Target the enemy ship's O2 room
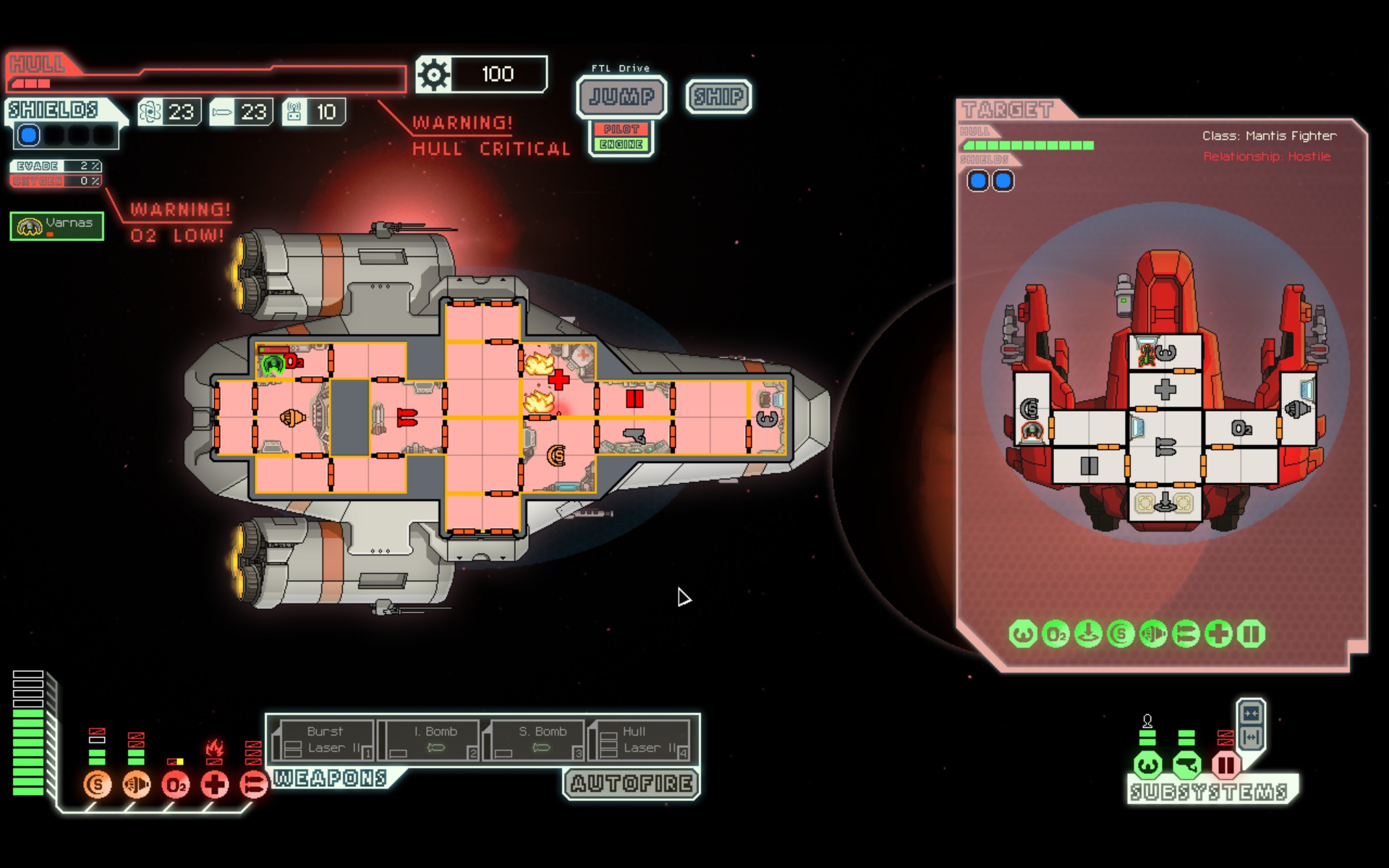This screenshot has width=1389, height=868. pyautogui.click(x=1241, y=429)
